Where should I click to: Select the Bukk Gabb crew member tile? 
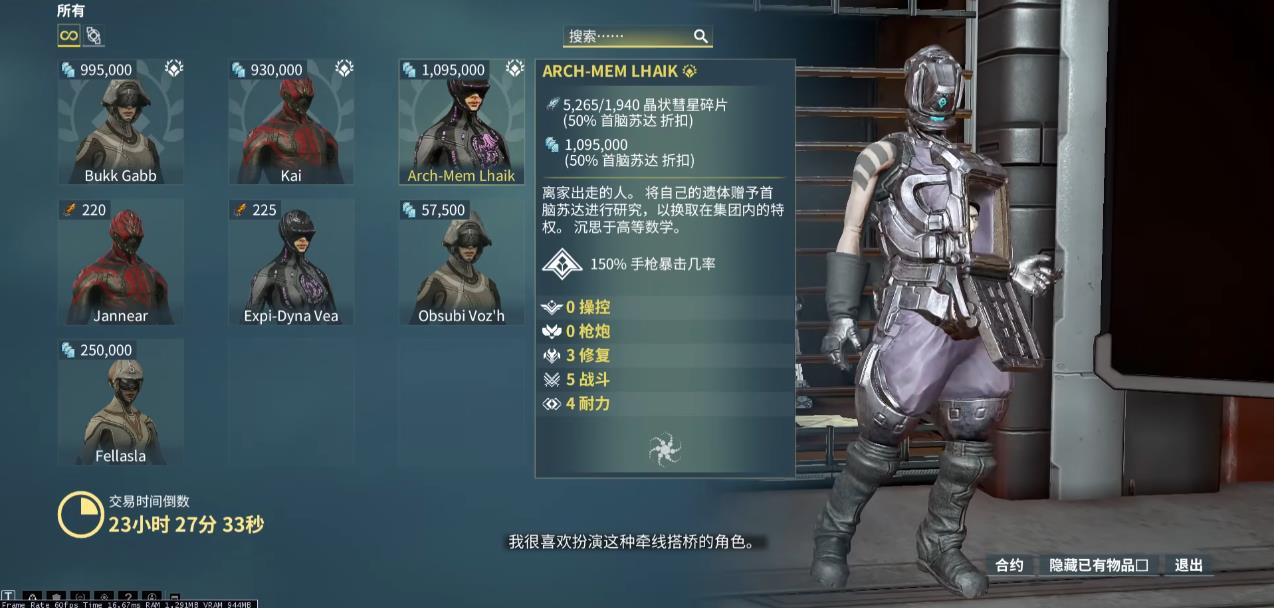(x=121, y=122)
